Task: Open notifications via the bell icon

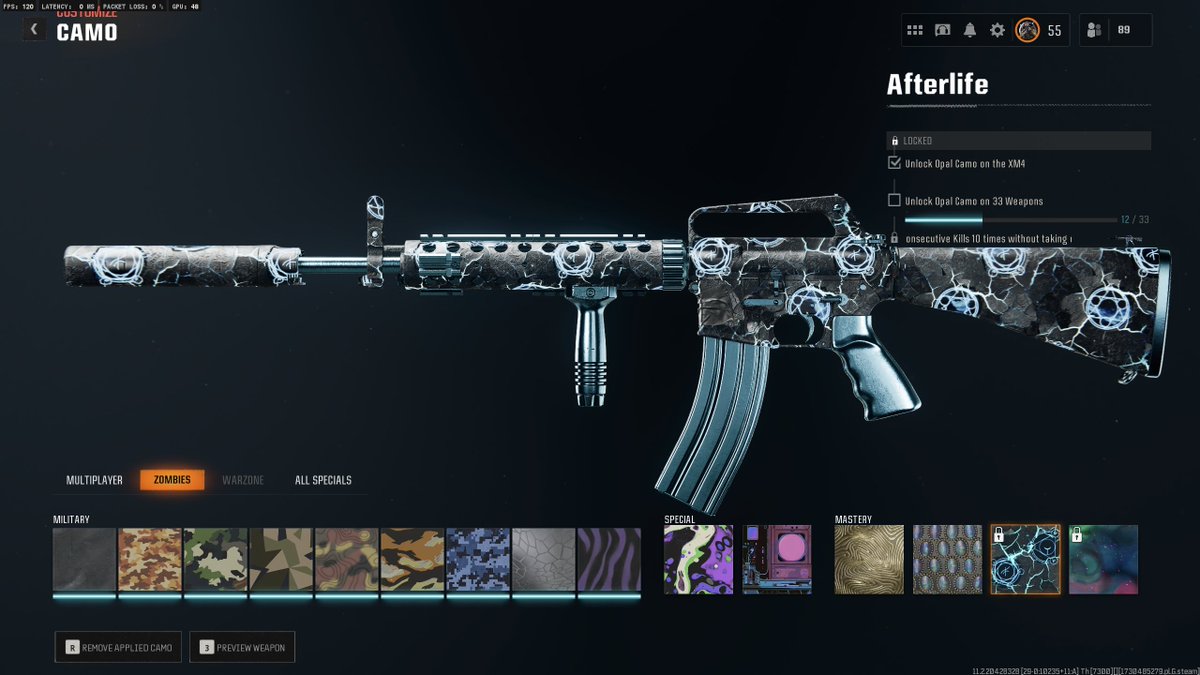Action: pyautogui.click(x=969, y=30)
